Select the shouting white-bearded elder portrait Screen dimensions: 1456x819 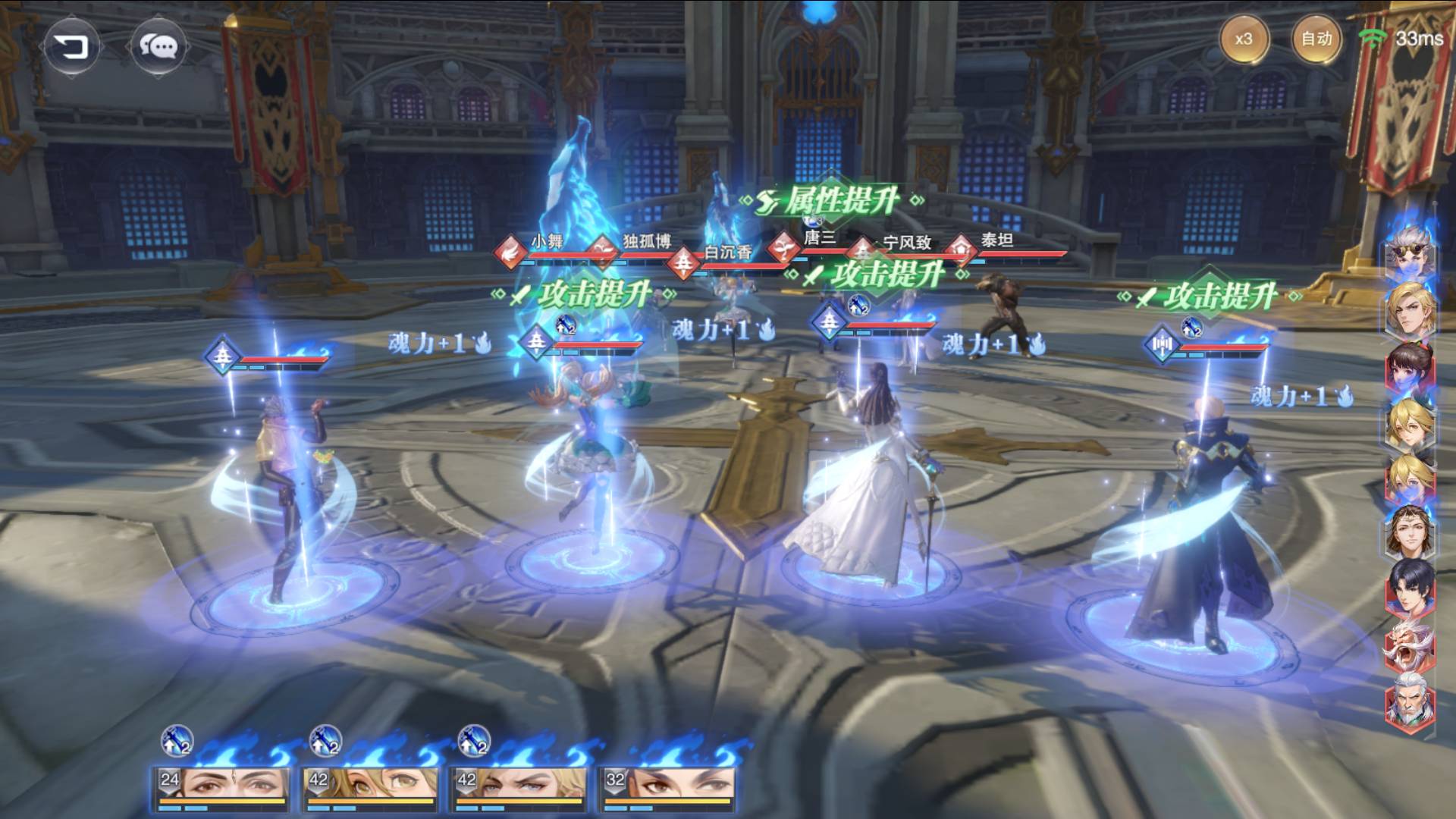pos(1409,645)
